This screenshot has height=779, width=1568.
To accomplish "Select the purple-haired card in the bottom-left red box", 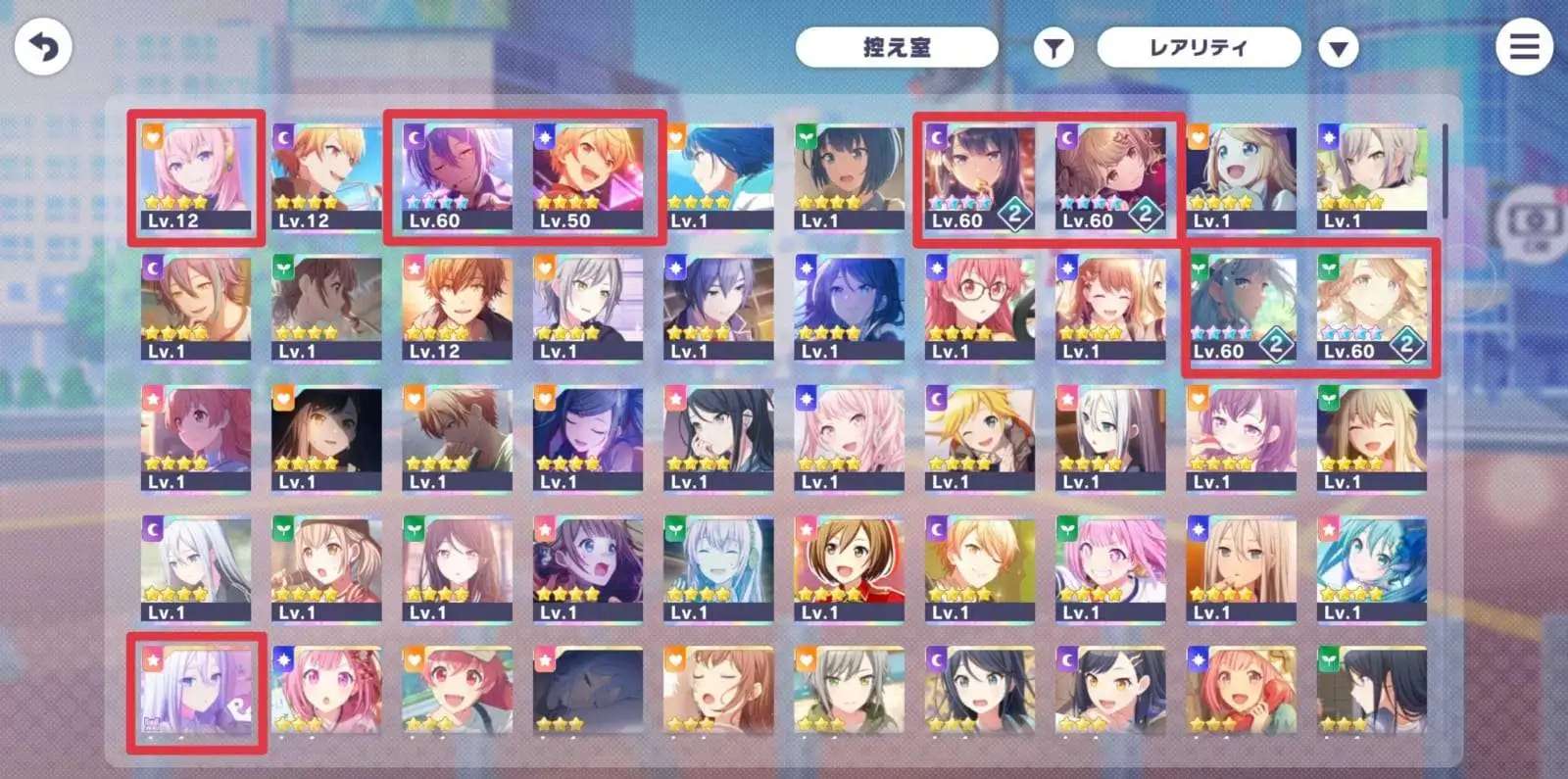I will click(195, 691).
